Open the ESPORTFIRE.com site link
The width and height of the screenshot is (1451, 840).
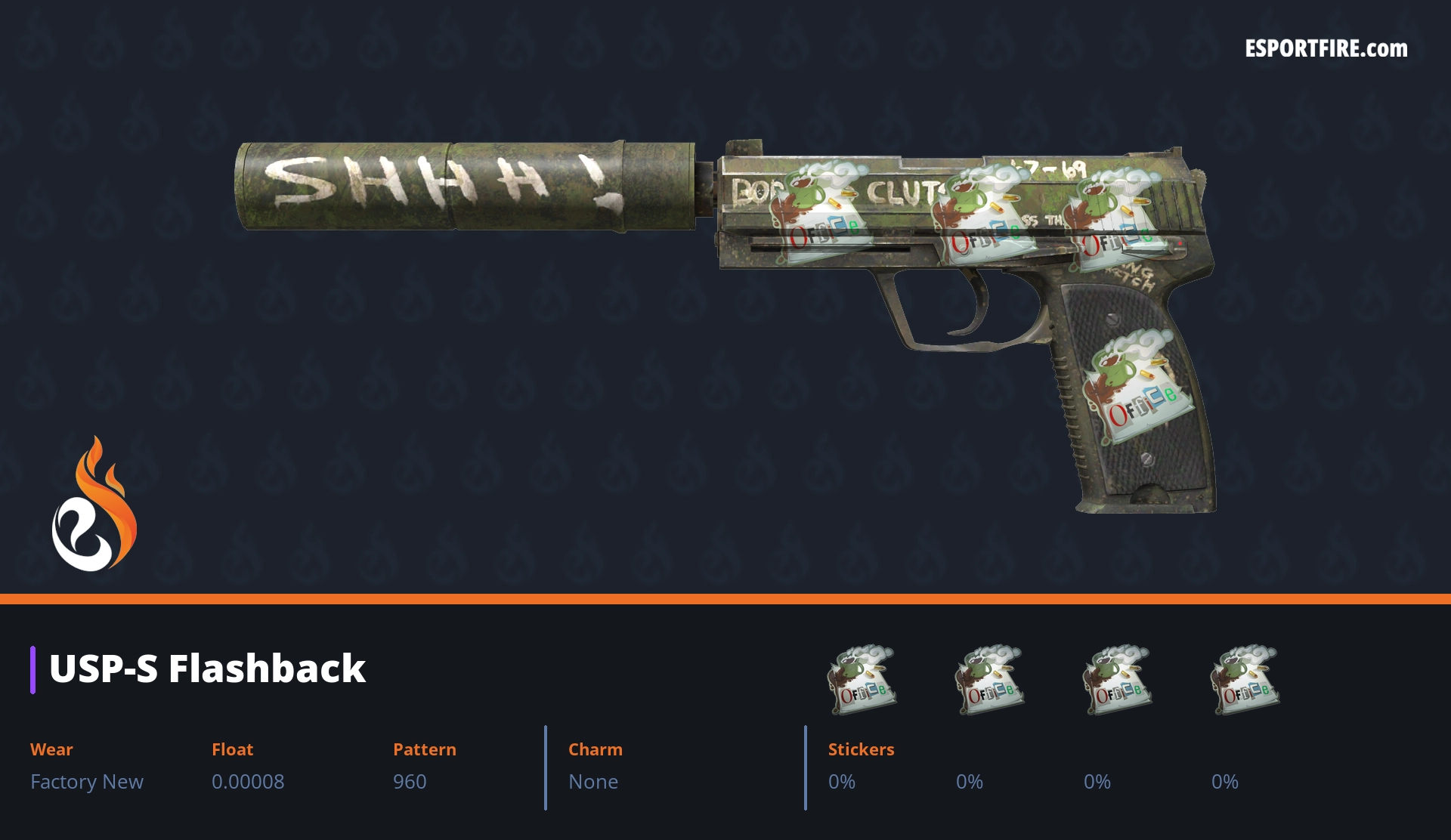1326,49
